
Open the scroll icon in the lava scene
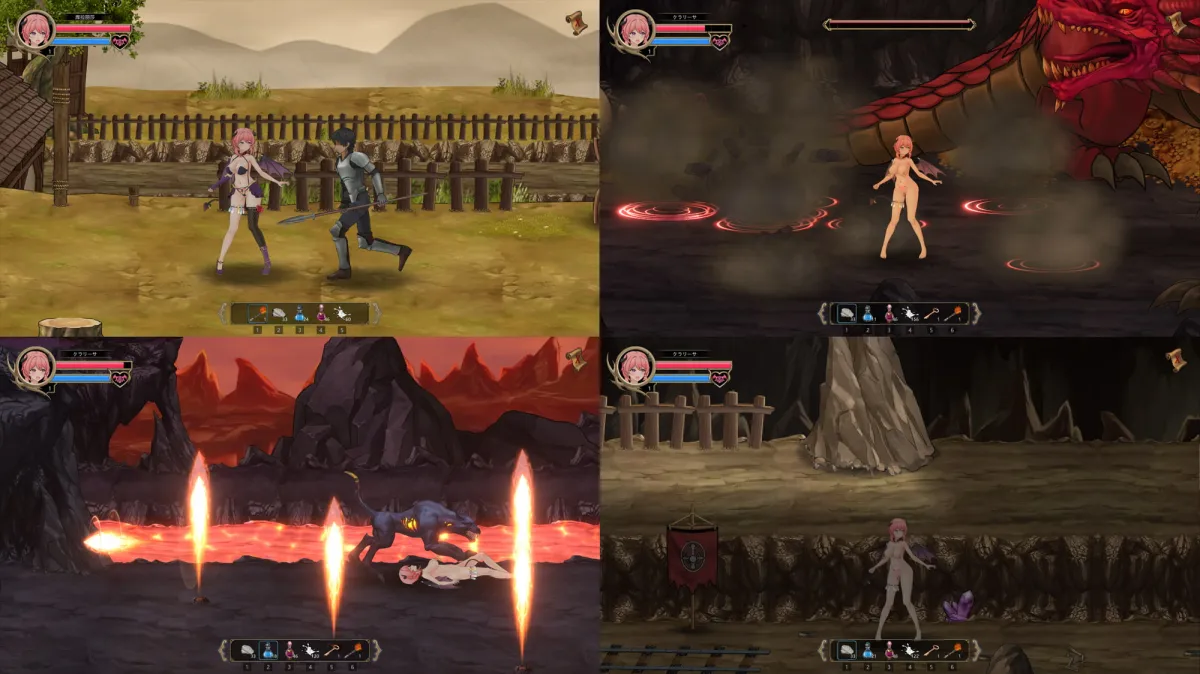click(x=575, y=358)
